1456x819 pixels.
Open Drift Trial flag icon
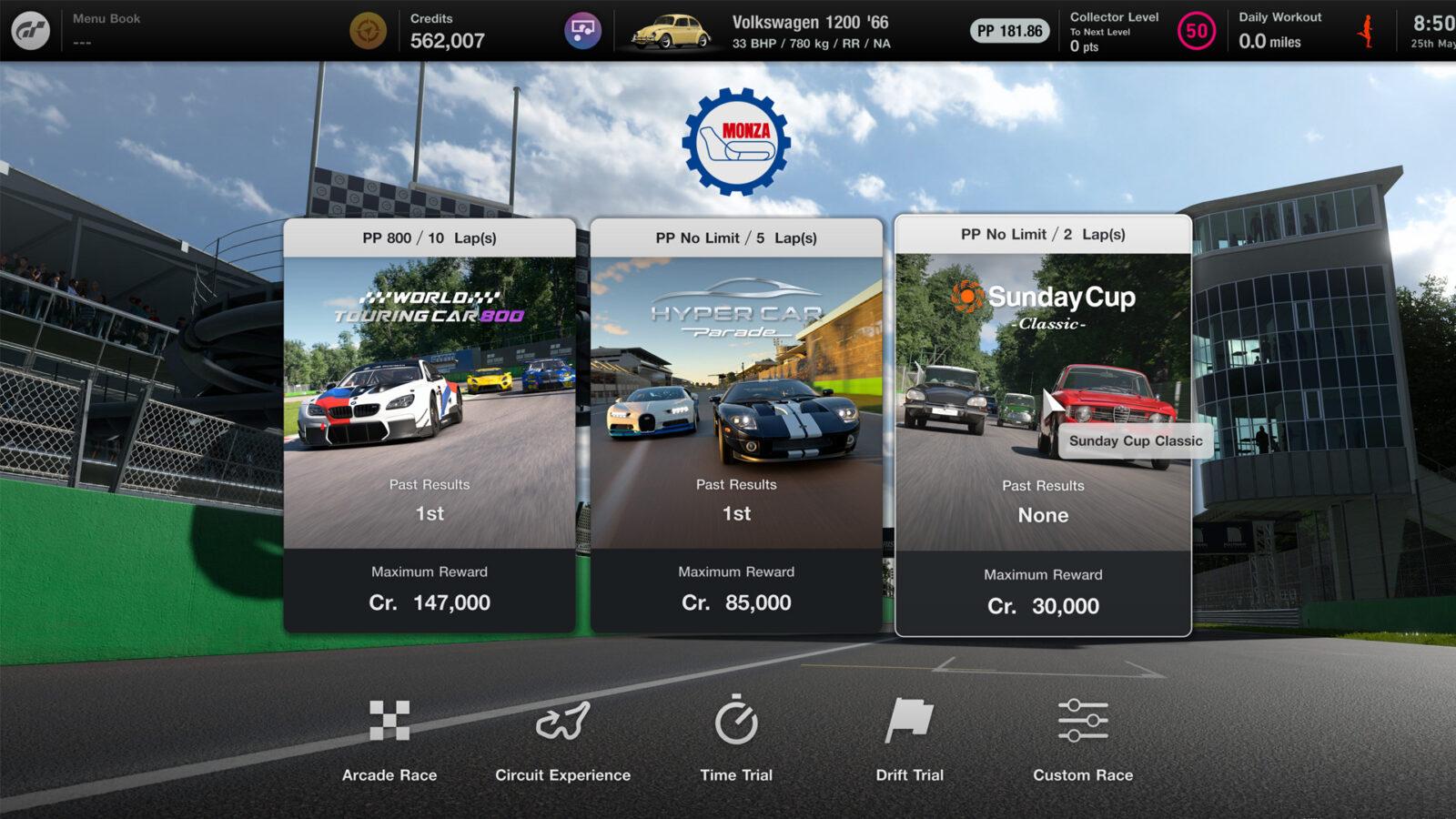click(908, 722)
